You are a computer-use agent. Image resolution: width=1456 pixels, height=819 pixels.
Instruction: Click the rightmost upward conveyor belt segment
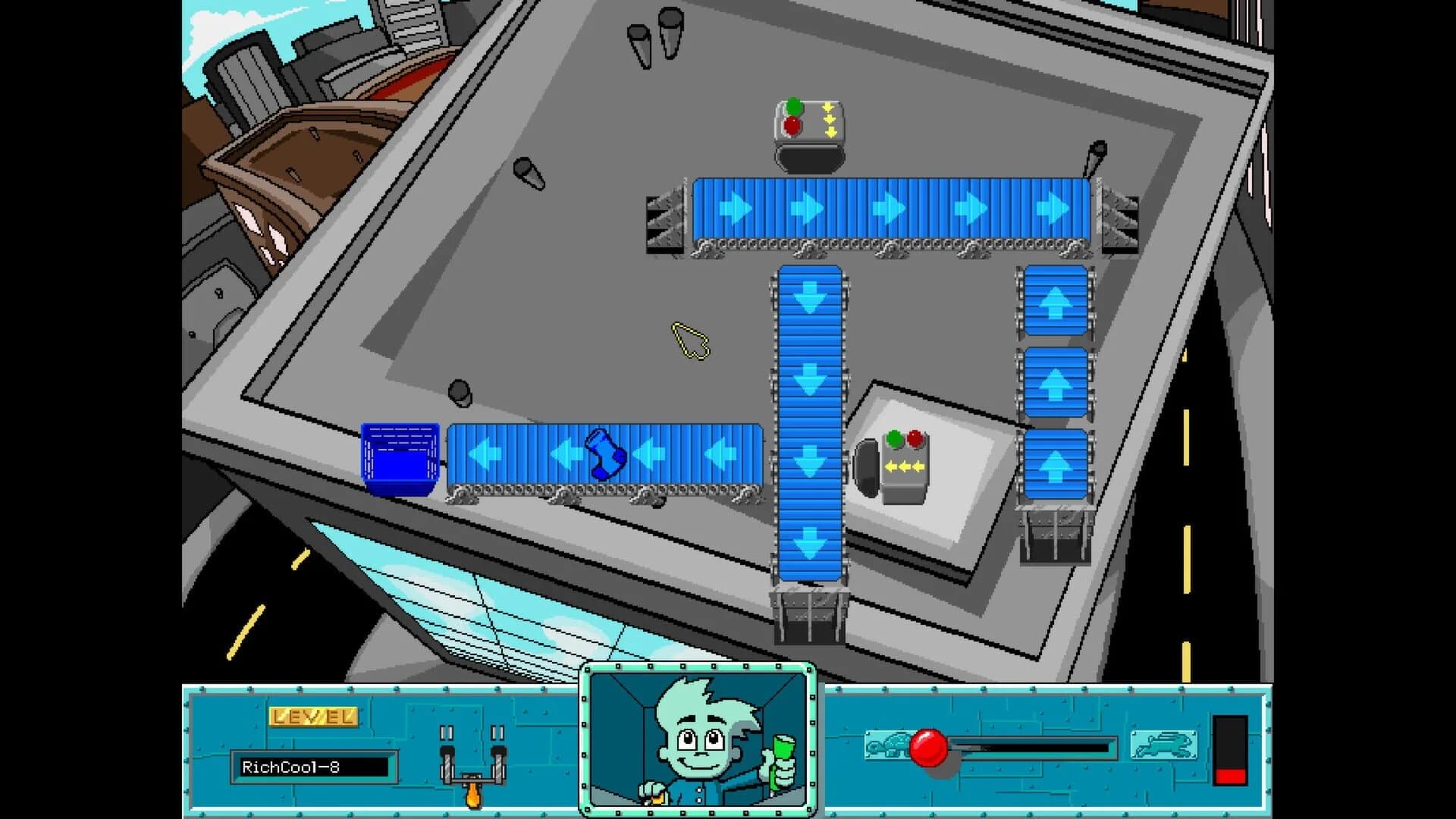click(x=1055, y=383)
